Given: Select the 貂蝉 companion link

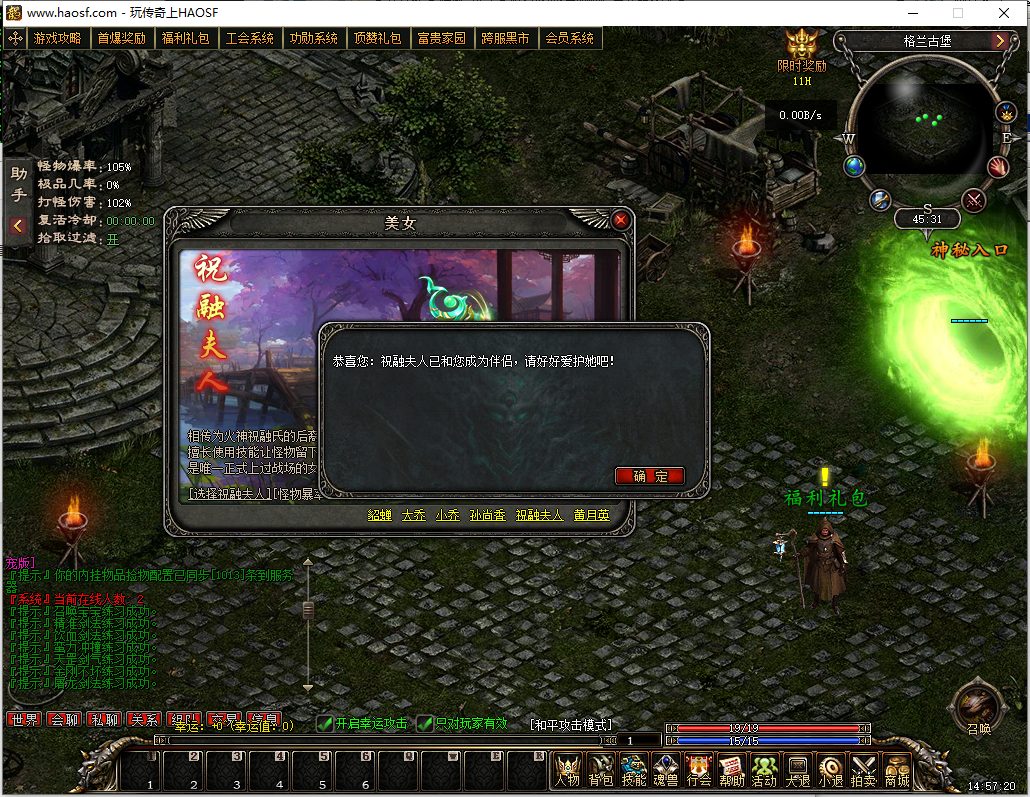Looking at the screenshot, I should coord(380,516).
